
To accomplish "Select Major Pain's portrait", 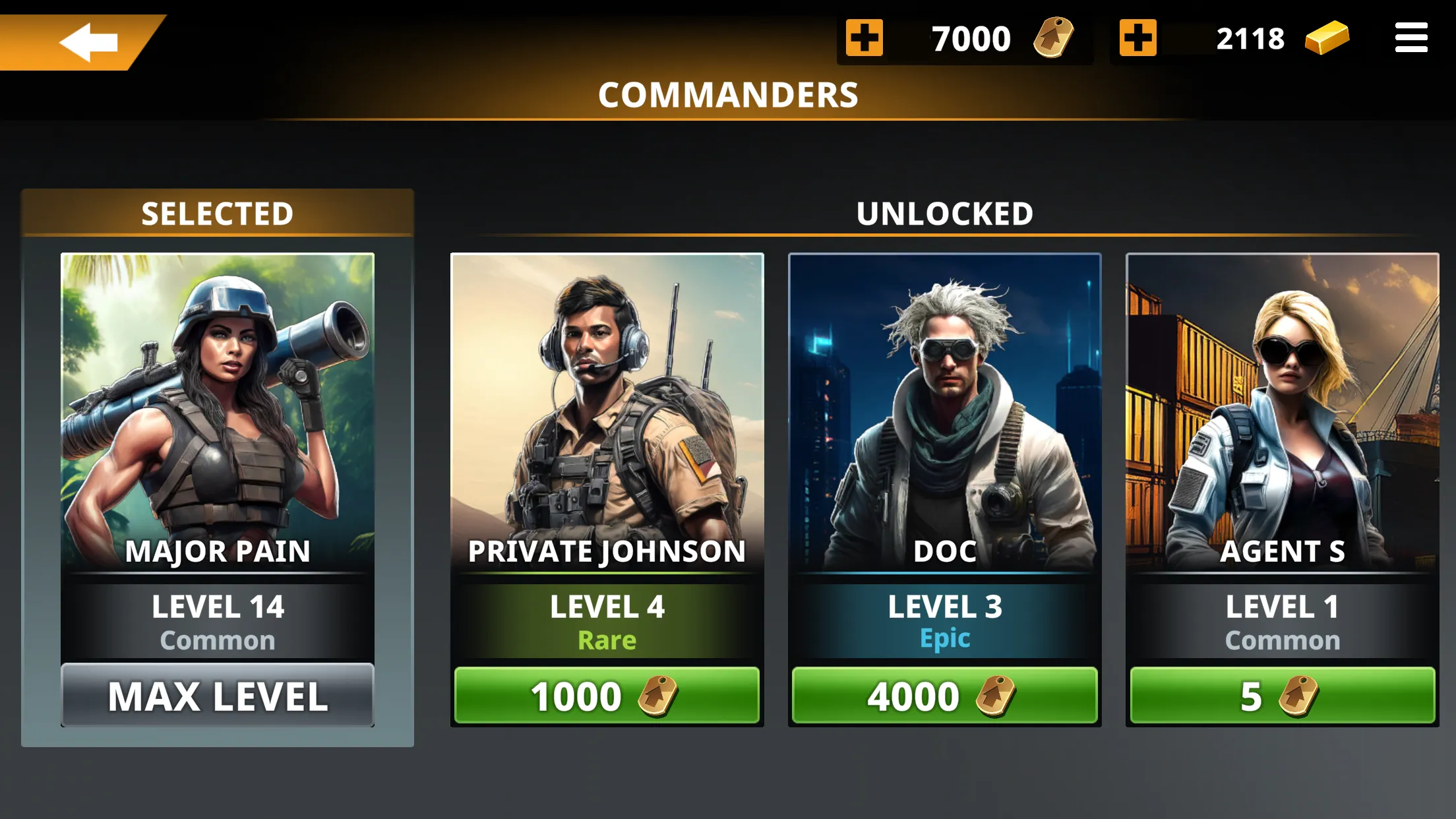I will tap(216, 396).
